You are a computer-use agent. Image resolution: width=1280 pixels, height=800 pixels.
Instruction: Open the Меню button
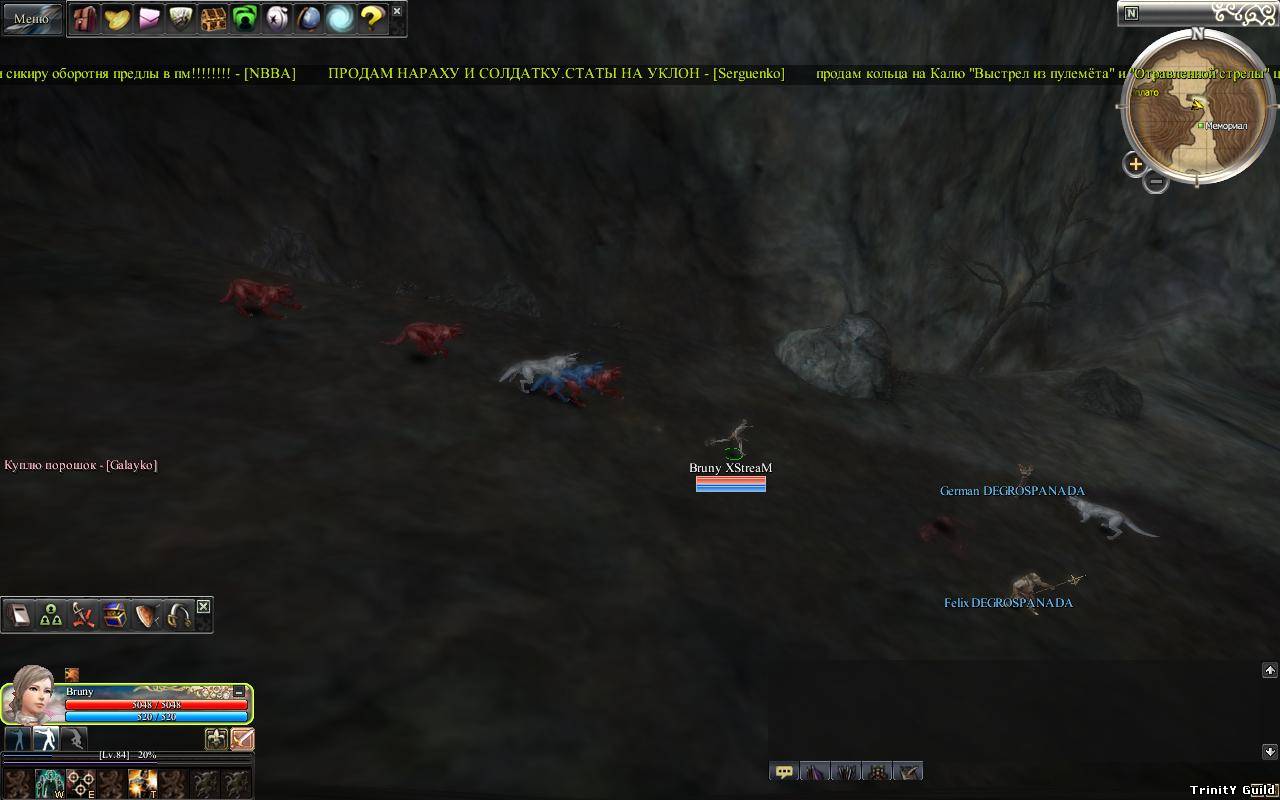coord(31,18)
